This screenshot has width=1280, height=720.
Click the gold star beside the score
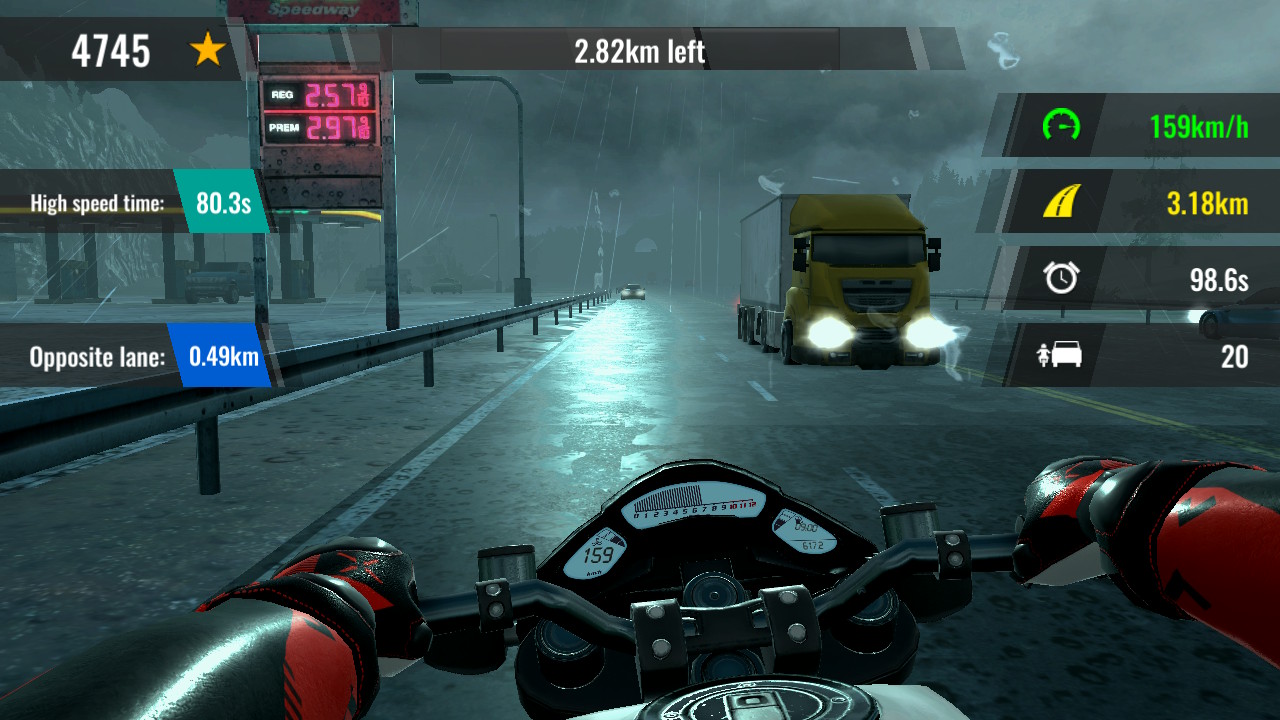(205, 50)
